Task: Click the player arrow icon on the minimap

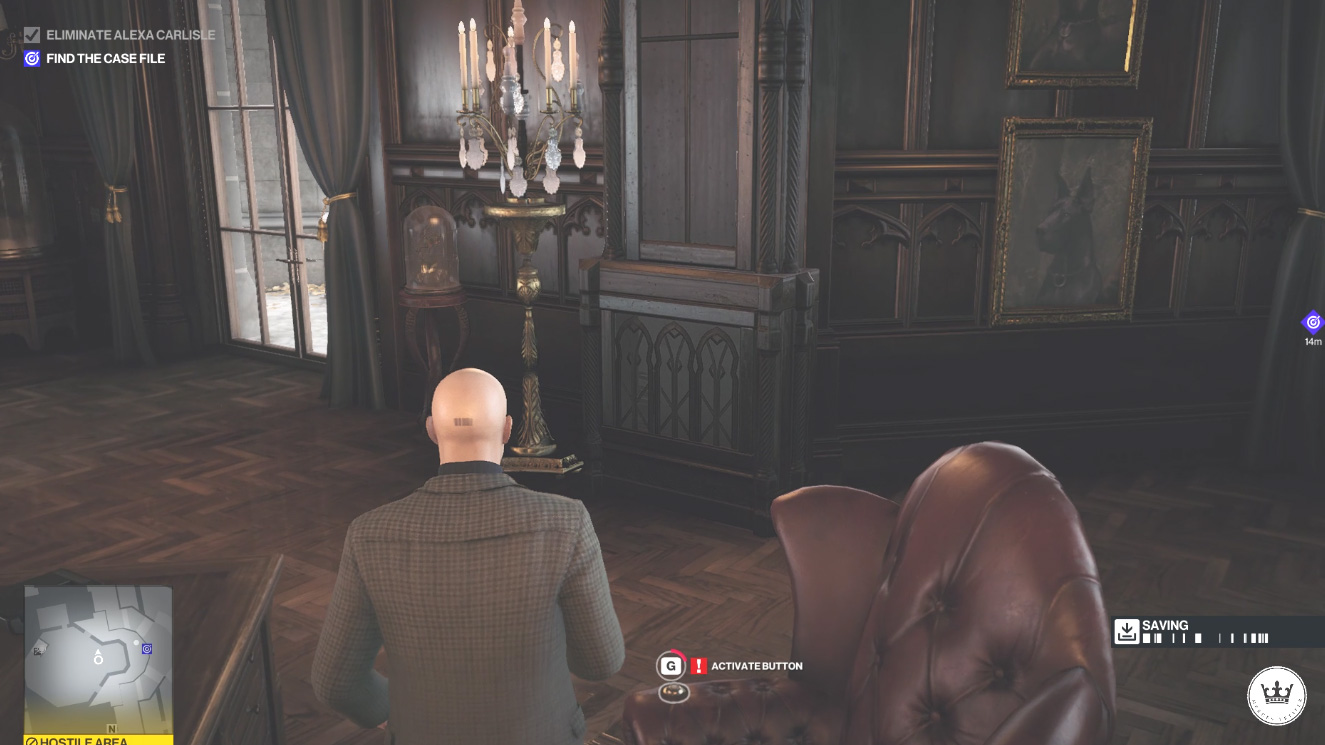Action: (x=97, y=658)
